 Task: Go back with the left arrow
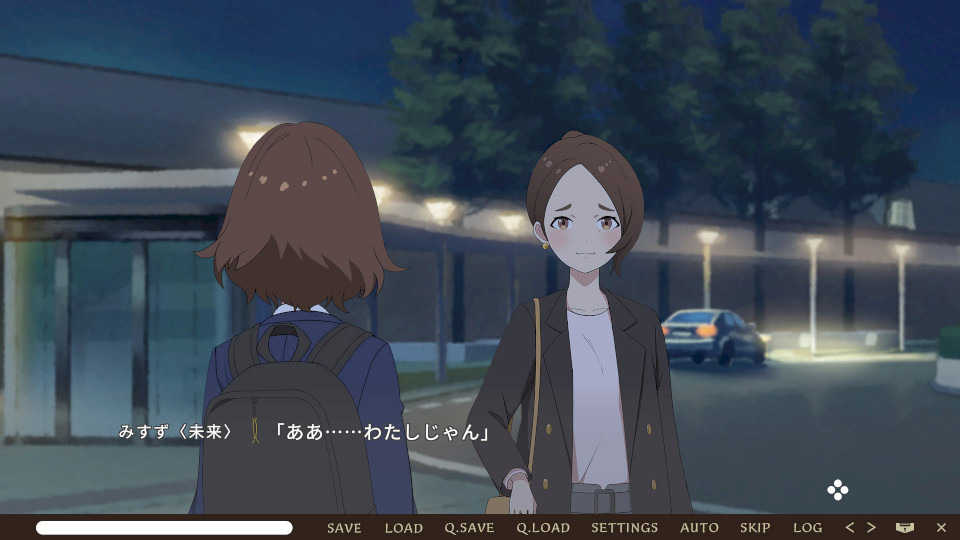850,527
